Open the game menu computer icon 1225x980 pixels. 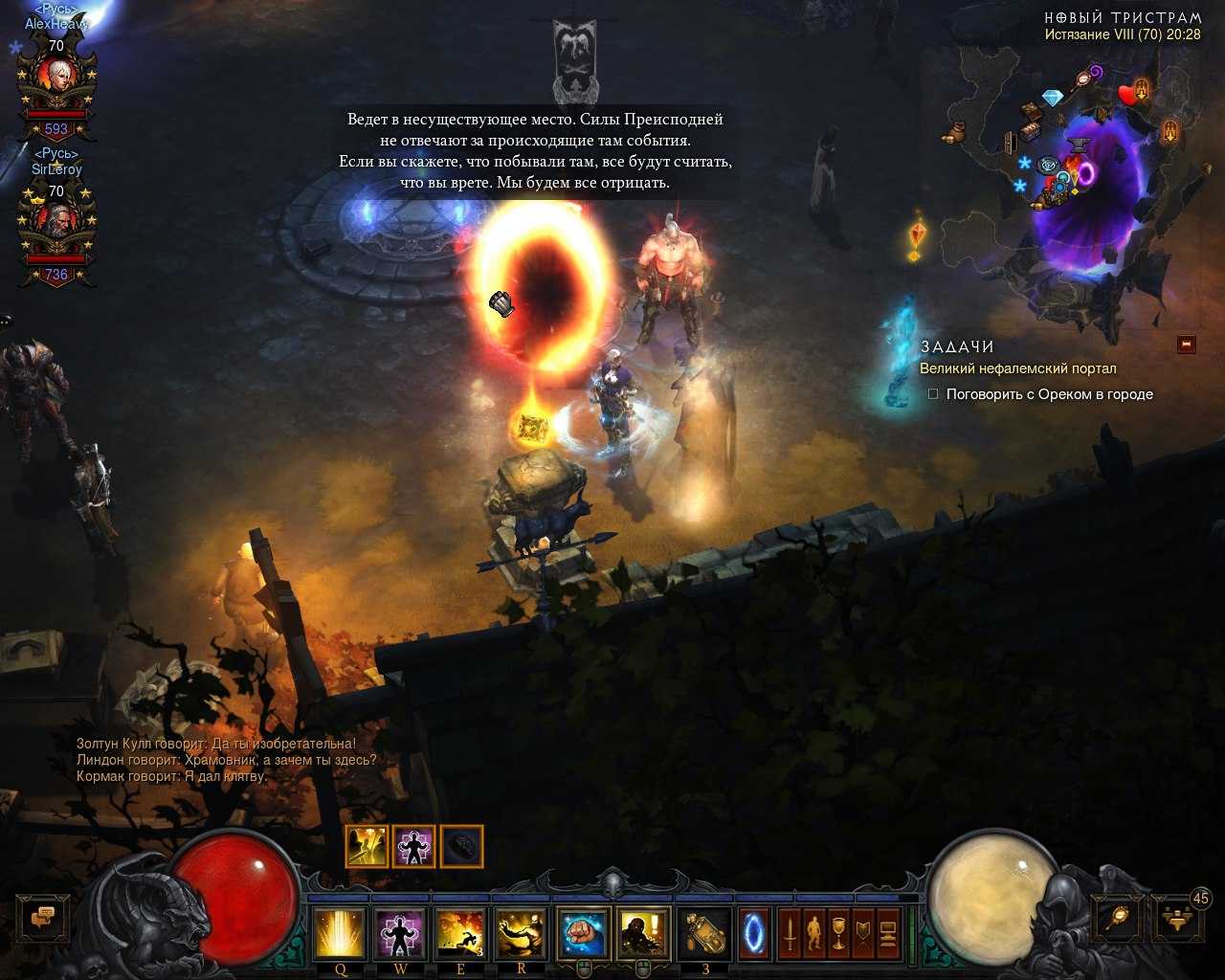[887, 933]
